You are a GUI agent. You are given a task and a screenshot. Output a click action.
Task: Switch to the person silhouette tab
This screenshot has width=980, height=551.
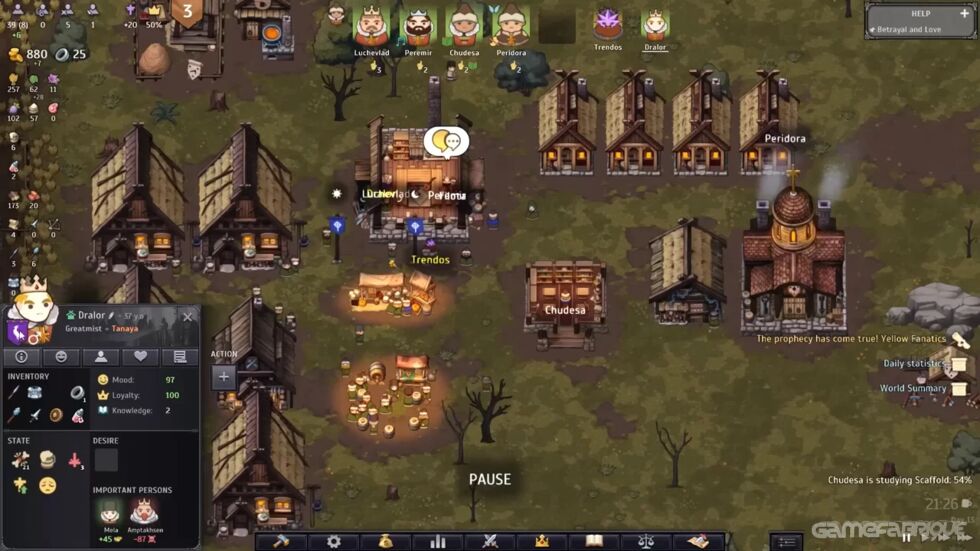(100, 357)
